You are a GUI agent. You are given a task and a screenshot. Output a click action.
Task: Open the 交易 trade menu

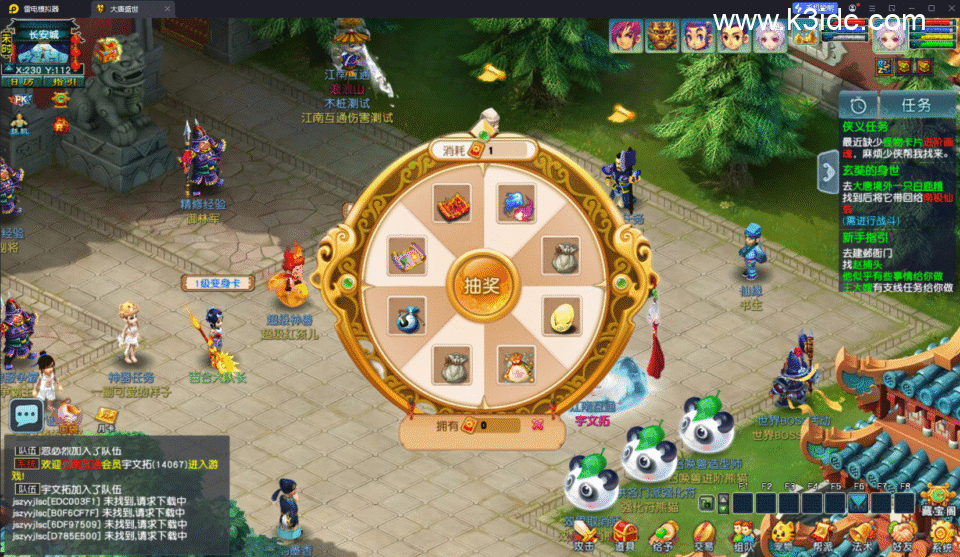pyautogui.click(x=704, y=532)
